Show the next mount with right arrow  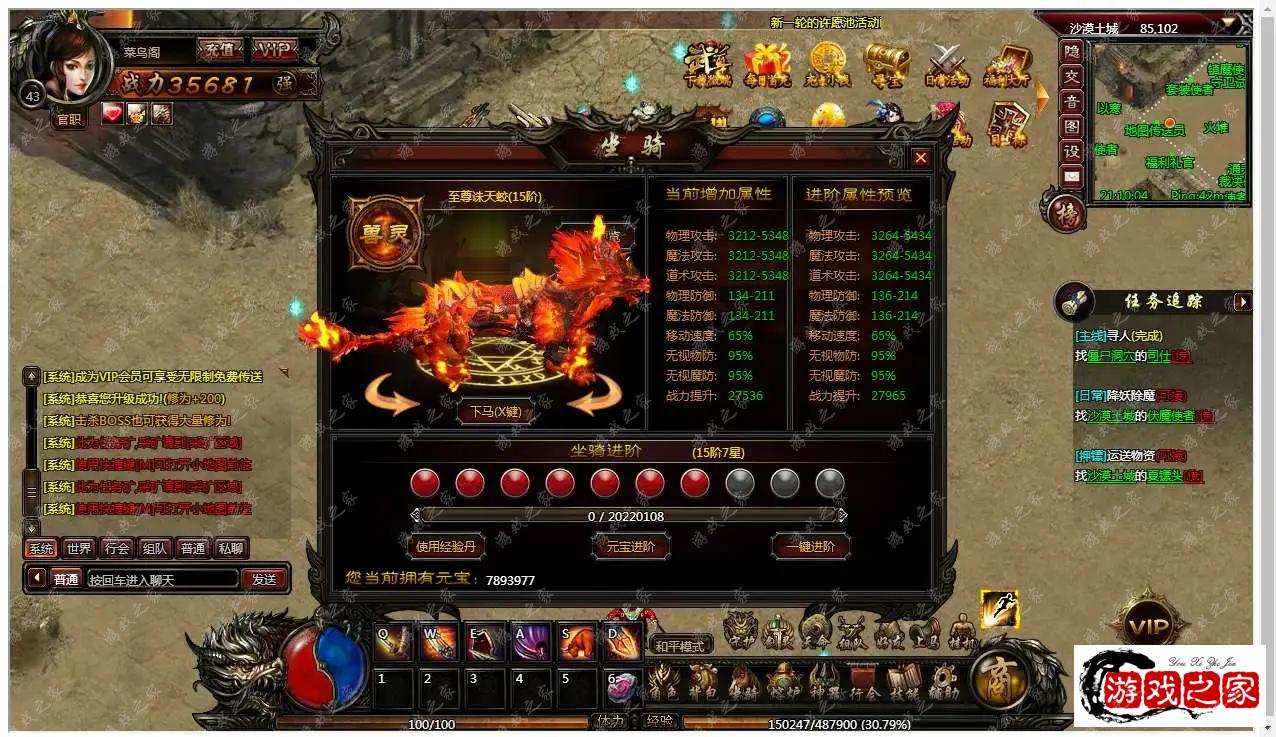tap(595, 397)
